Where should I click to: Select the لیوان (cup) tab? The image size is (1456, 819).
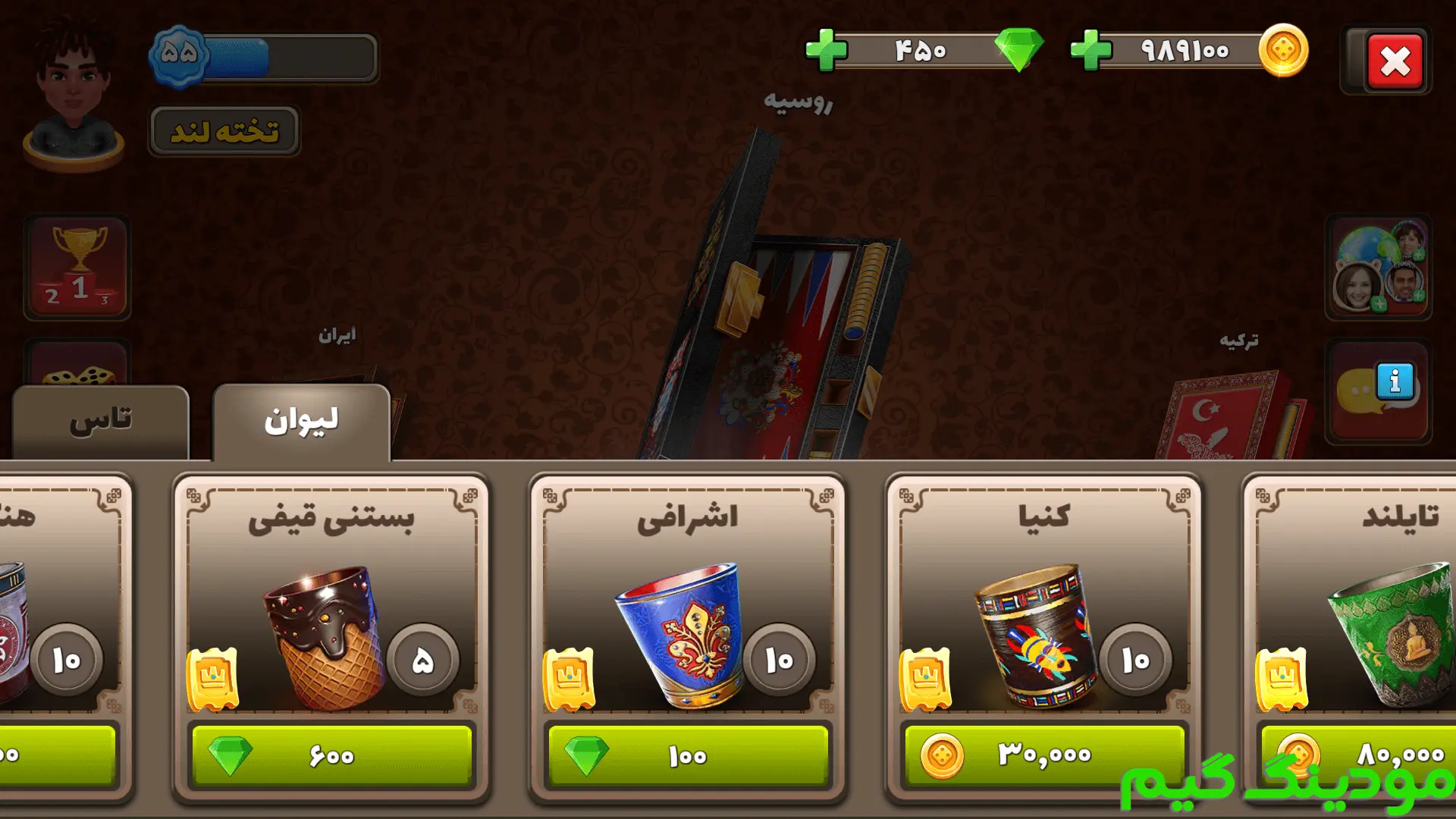pyautogui.click(x=301, y=422)
